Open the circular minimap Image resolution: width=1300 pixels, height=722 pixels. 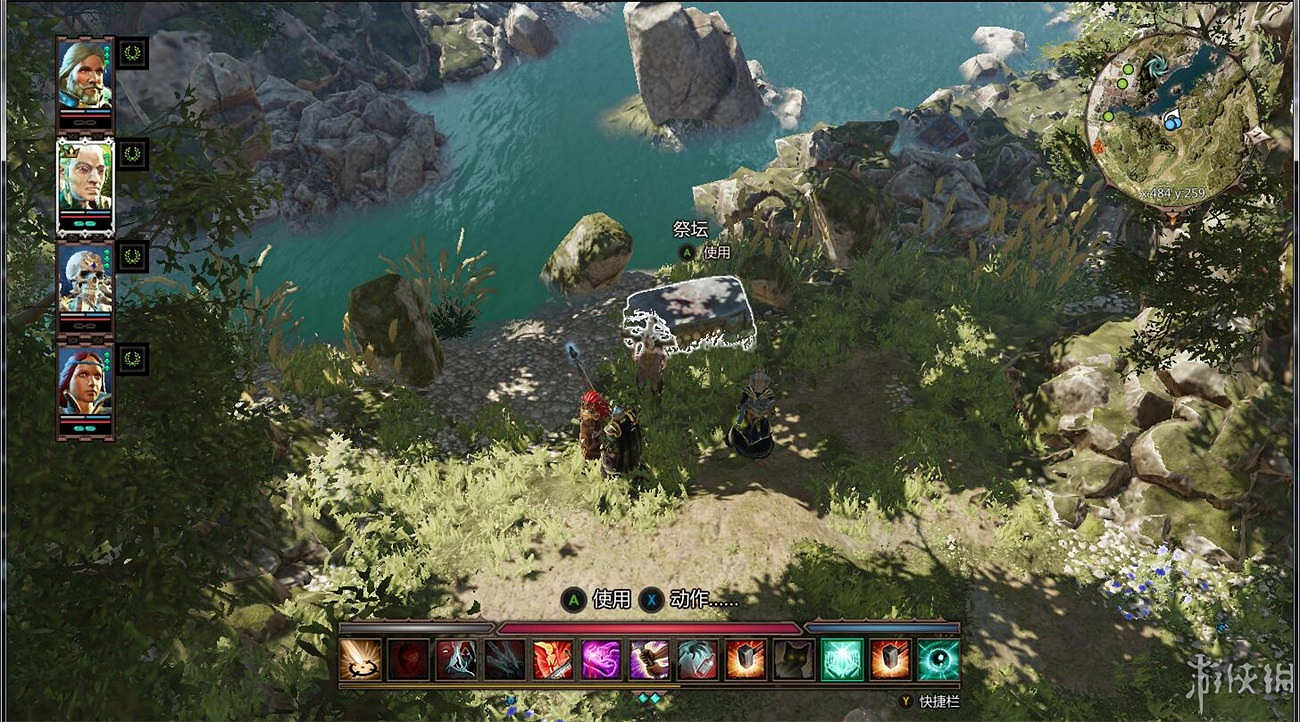click(1171, 118)
